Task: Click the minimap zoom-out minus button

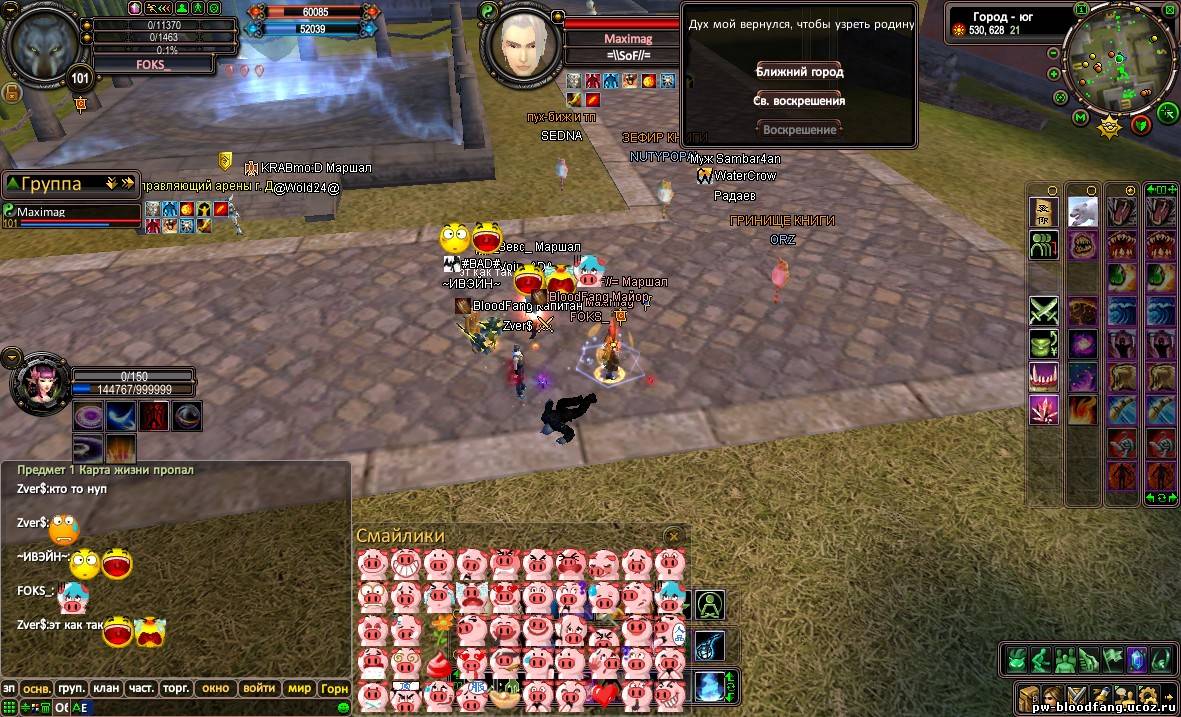Action: tap(1054, 53)
